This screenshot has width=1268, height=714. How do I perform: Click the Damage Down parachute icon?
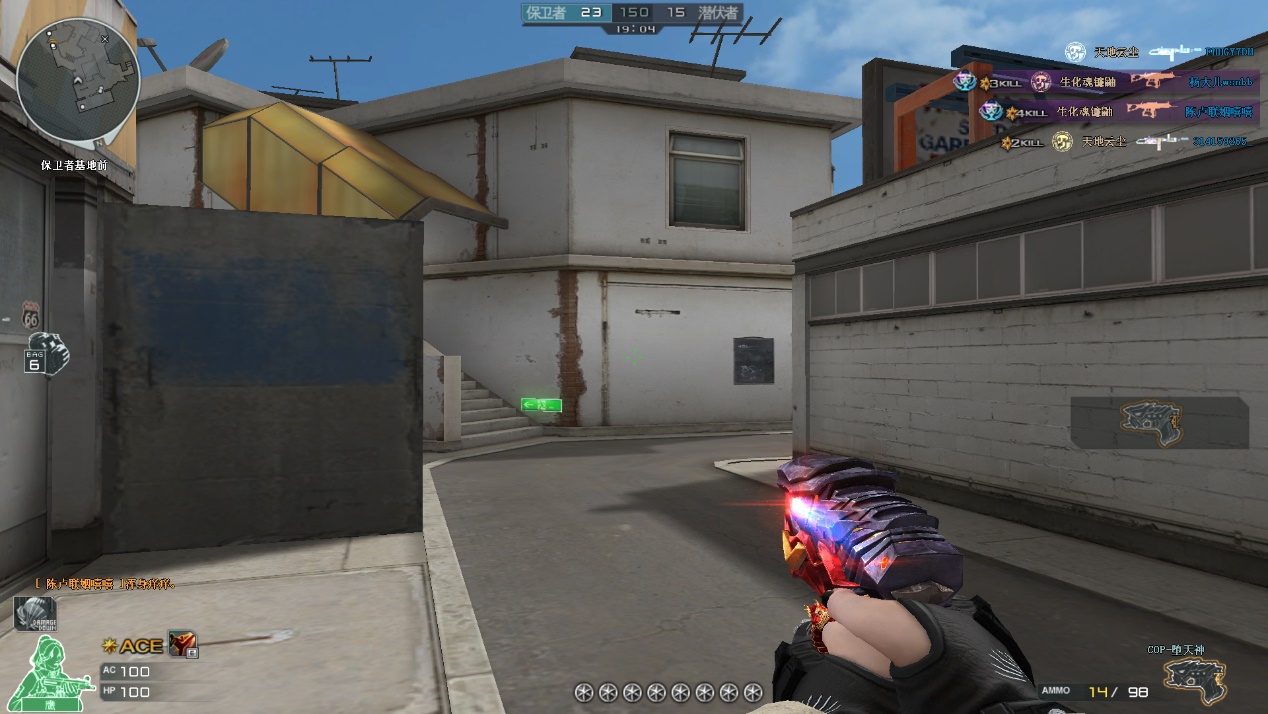coord(34,614)
